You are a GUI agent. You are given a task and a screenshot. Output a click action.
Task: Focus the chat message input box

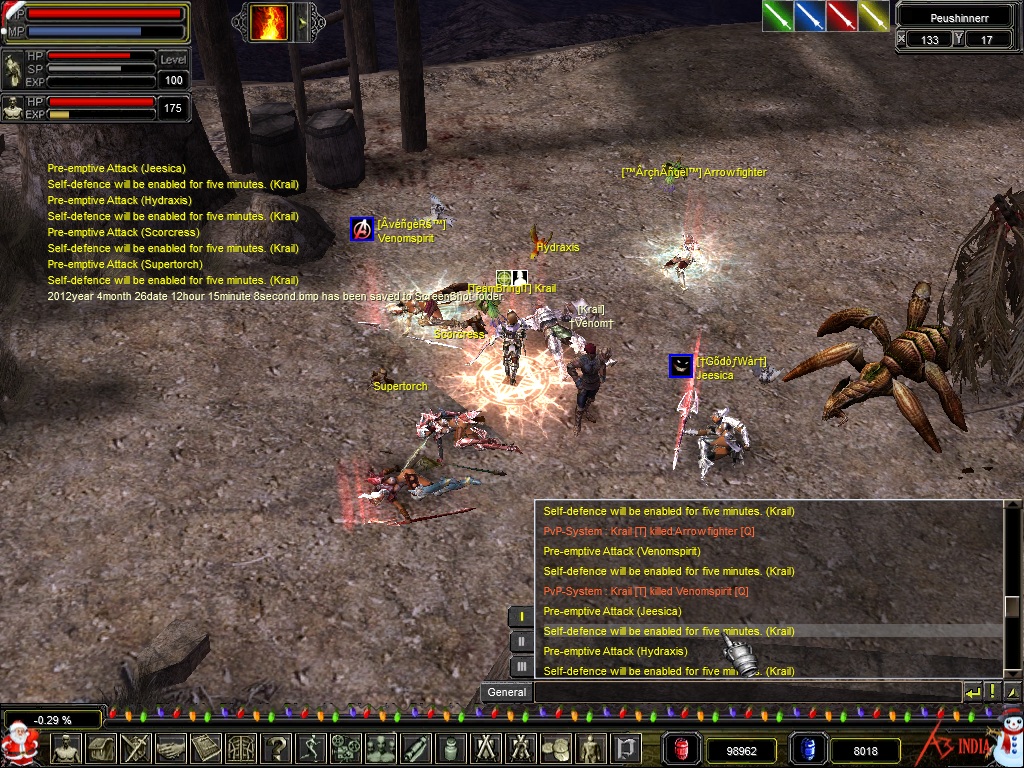click(x=746, y=692)
